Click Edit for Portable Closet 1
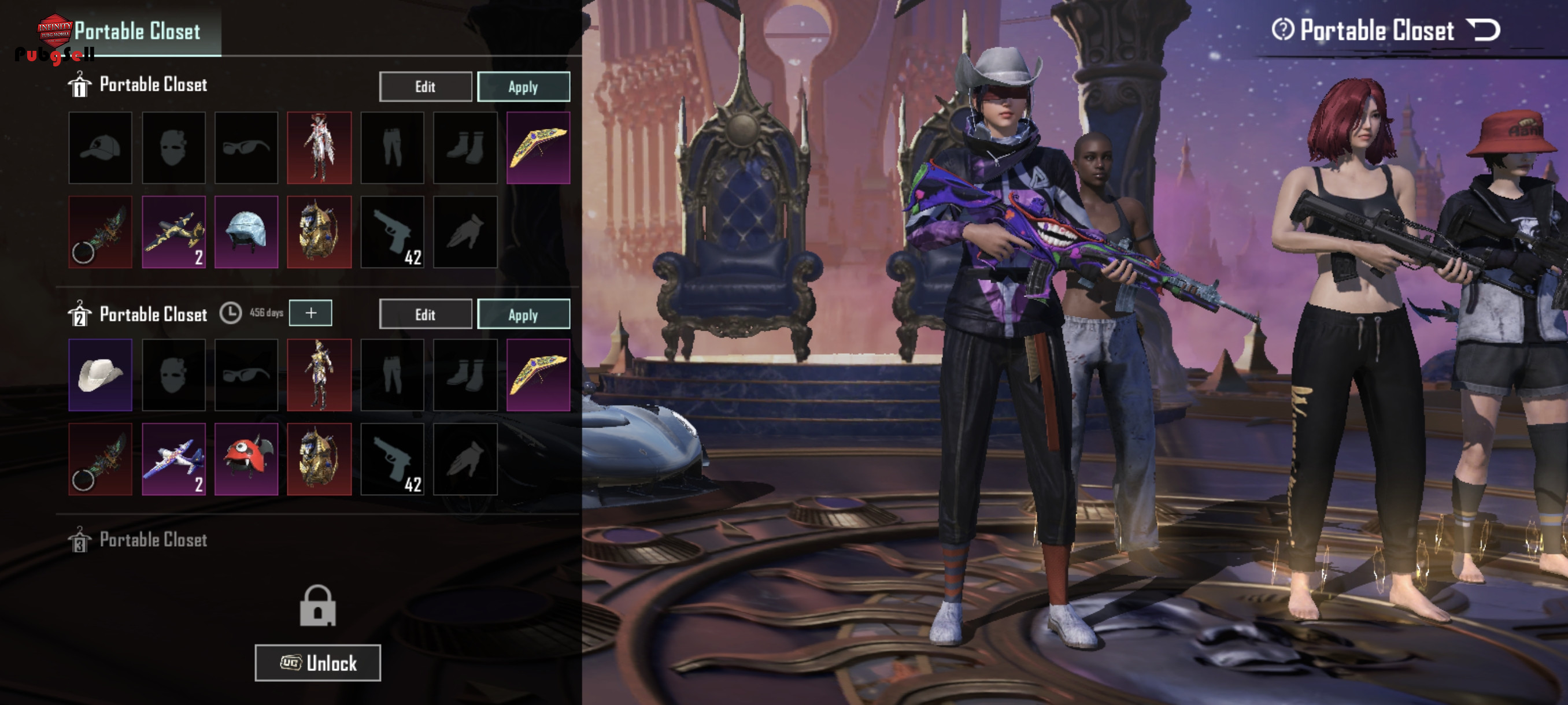The width and height of the screenshot is (1568, 705). (425, 86)
